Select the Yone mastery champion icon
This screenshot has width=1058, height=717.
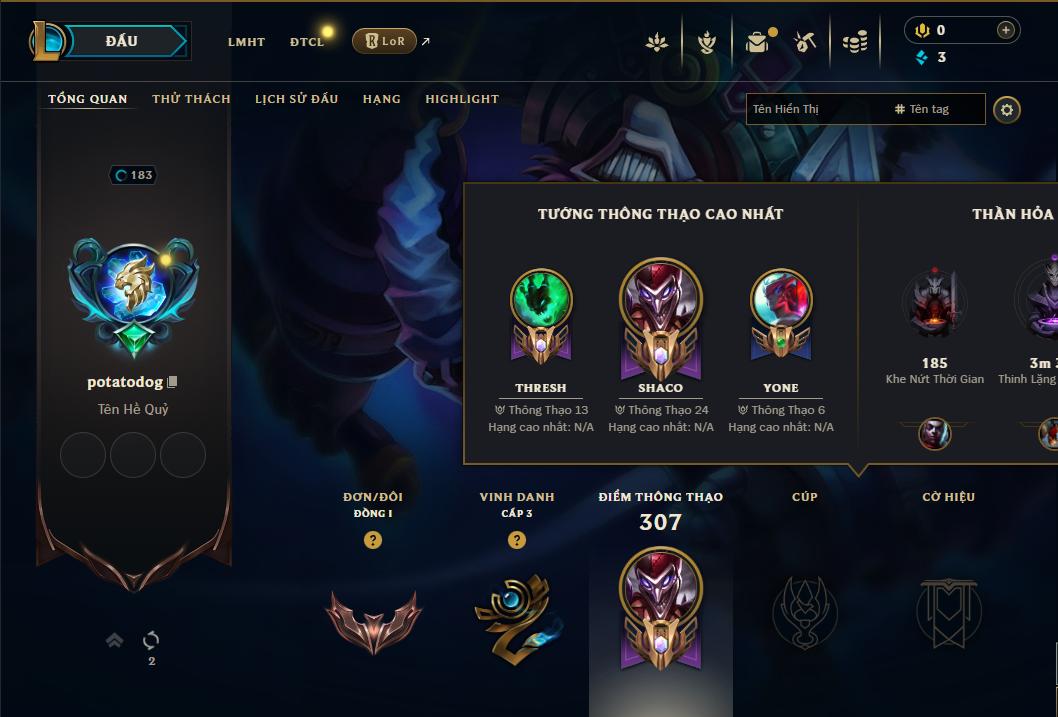[781, 300]
